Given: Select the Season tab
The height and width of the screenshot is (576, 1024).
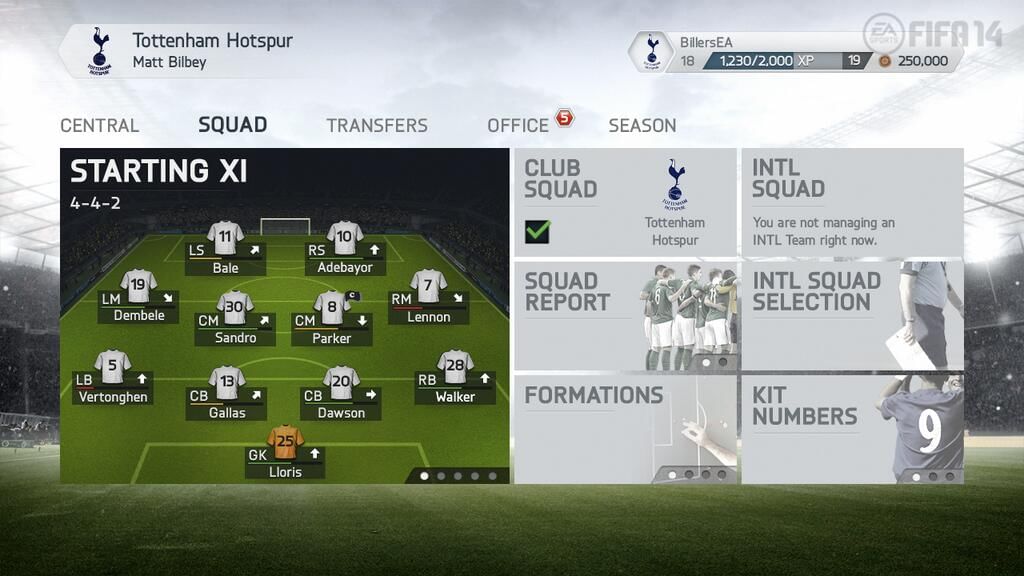Looking at the screenshot, I should 642,126.
